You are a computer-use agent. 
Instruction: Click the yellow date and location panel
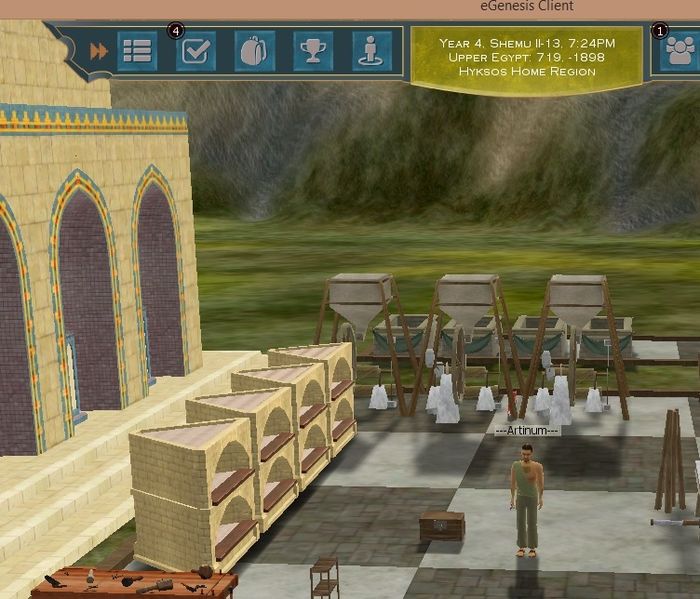pyautogui.click(x=527, y=57)
